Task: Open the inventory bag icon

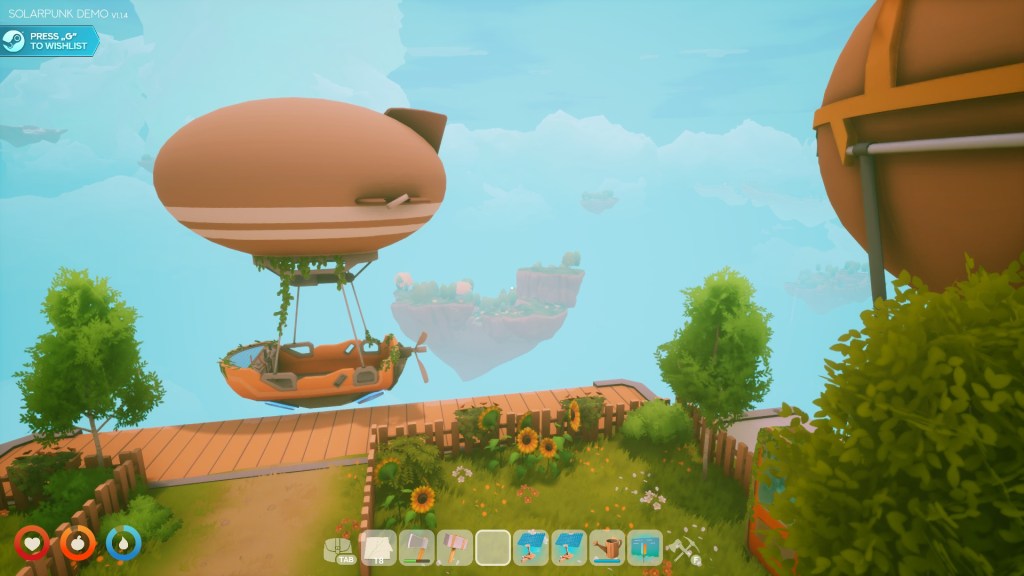Action: [340, 548]
